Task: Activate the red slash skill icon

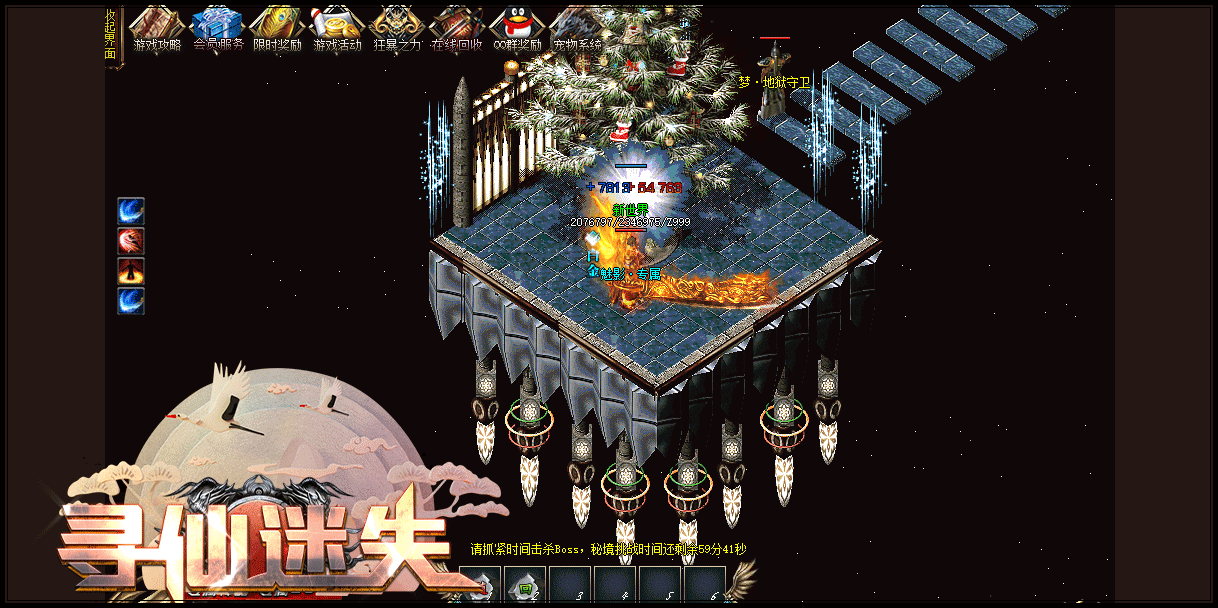Action: [x=131, y=241]
